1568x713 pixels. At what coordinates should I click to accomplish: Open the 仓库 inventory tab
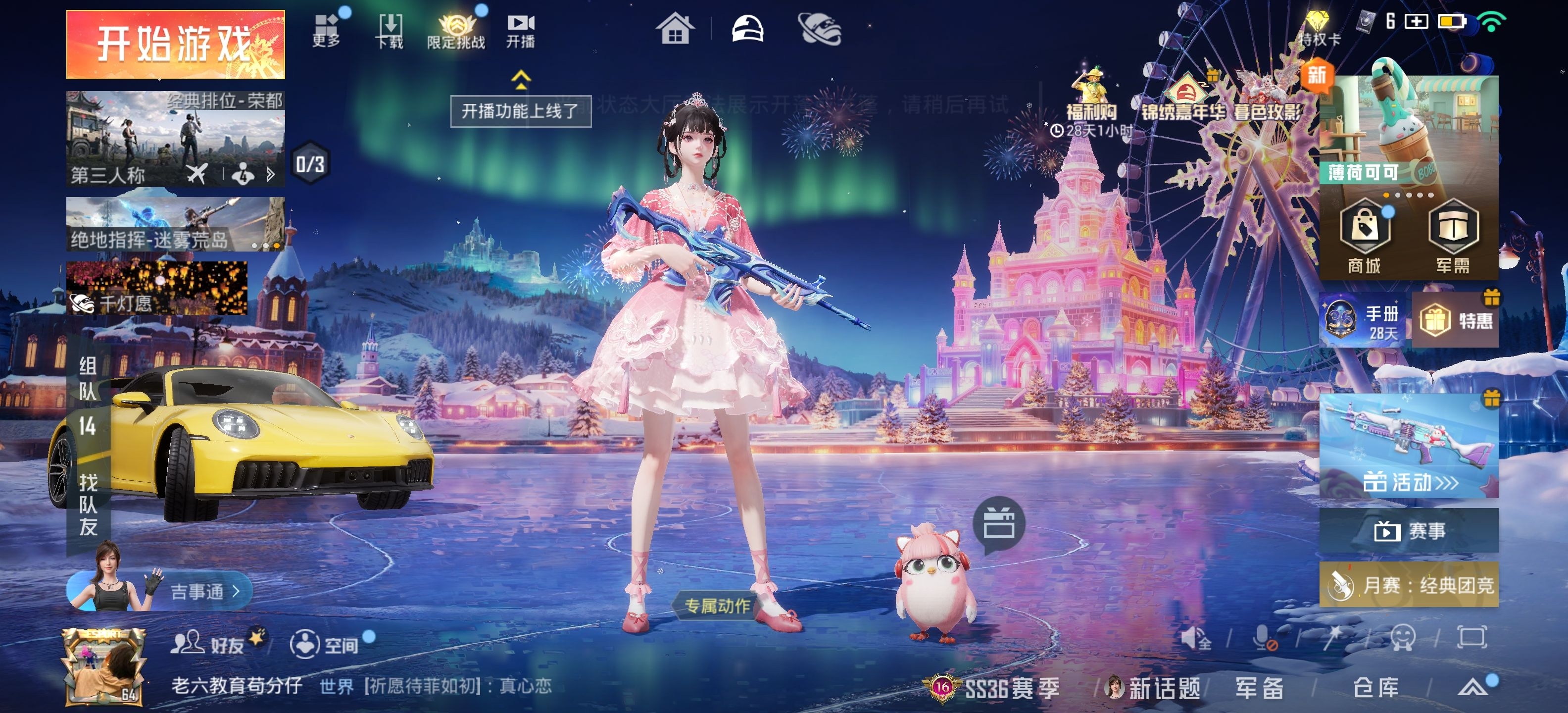1375,688
